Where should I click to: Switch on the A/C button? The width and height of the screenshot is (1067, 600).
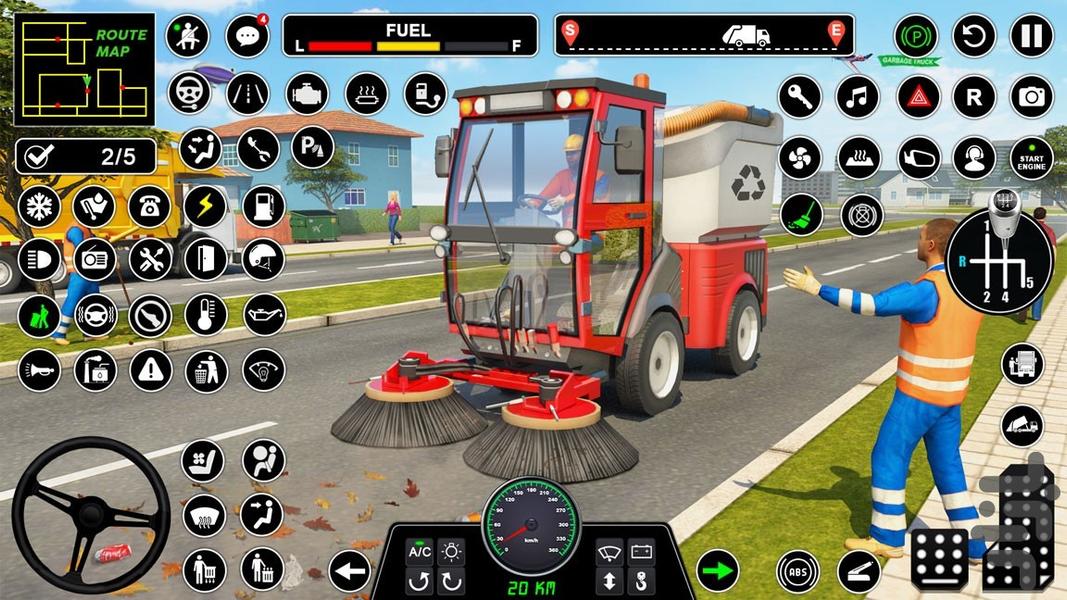[x=419, y=552]
